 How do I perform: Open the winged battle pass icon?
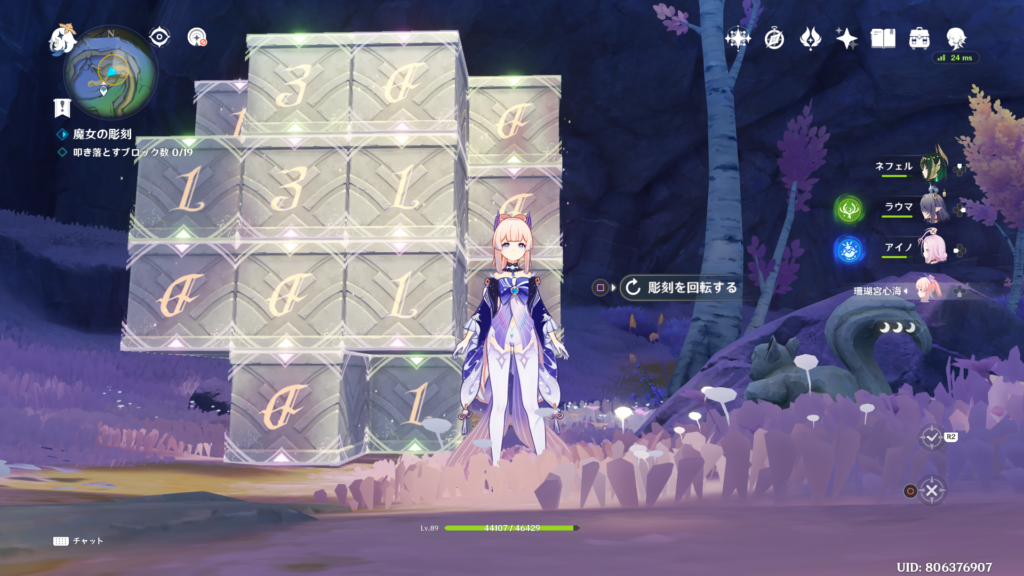tap(810, 39)
